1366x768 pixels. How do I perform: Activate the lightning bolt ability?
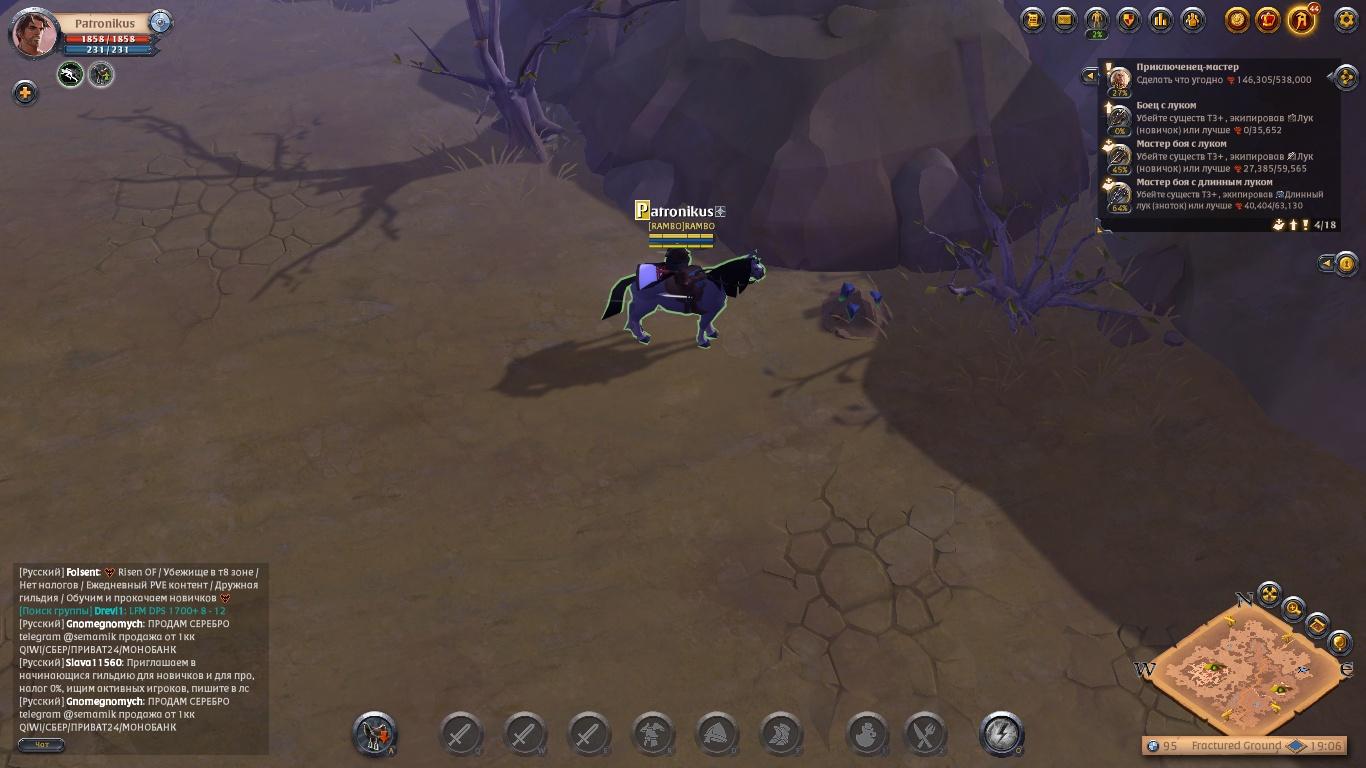[x=1001, y=734]
